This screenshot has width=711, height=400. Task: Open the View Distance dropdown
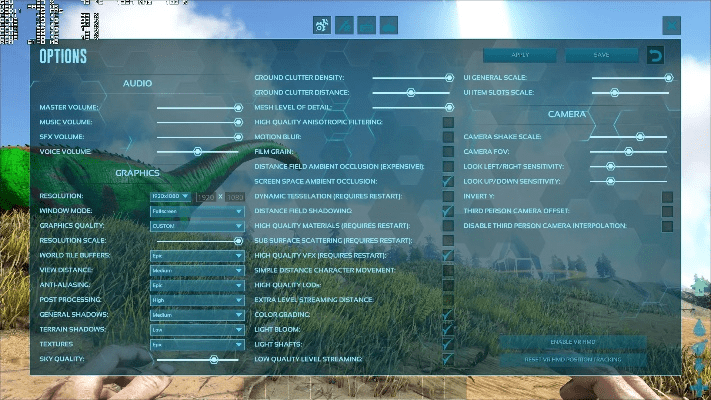pos(196,270)
